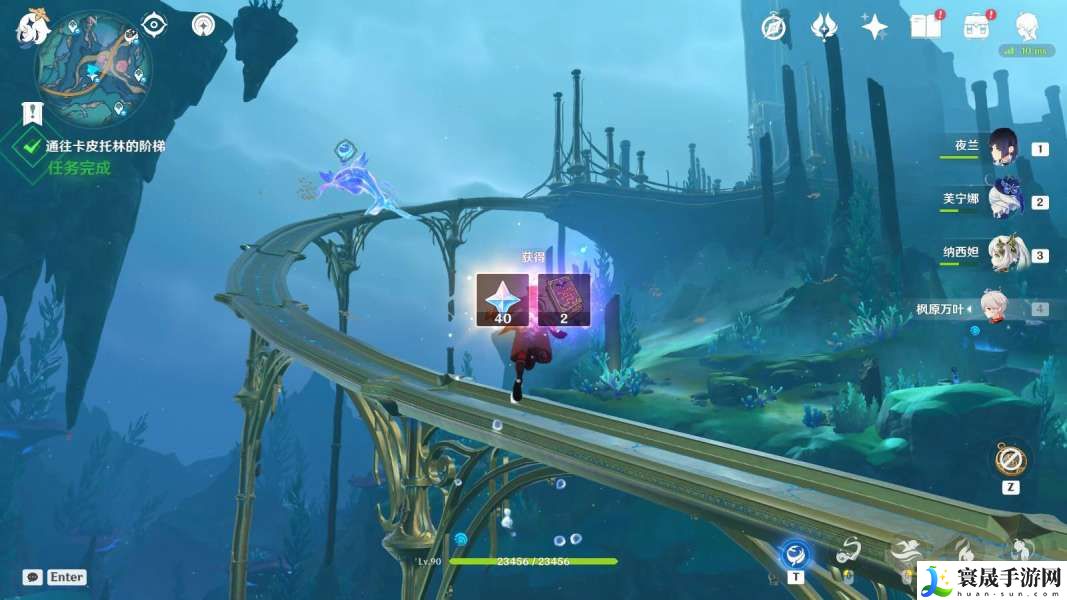This screenshot has height=600, width=1067.
Task: Click the round fan-shaped icon near the minimap
Action: click(203, 24)
